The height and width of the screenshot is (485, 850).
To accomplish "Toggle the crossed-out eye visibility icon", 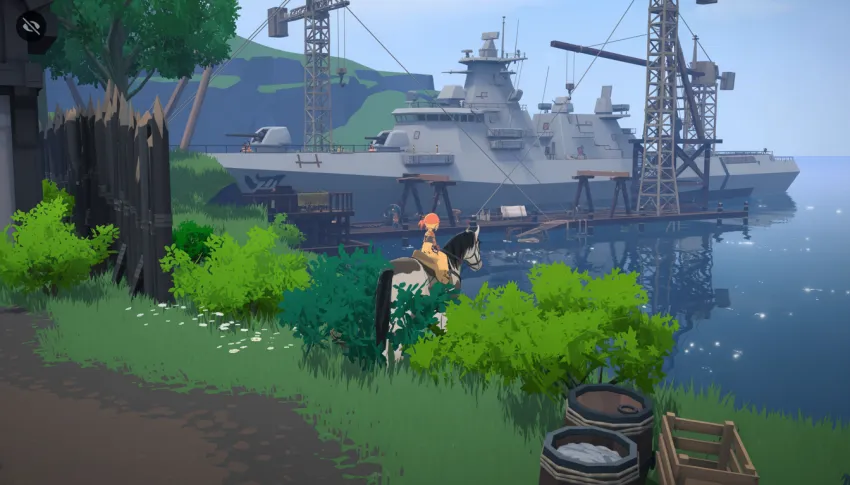I will pos(32,26).
